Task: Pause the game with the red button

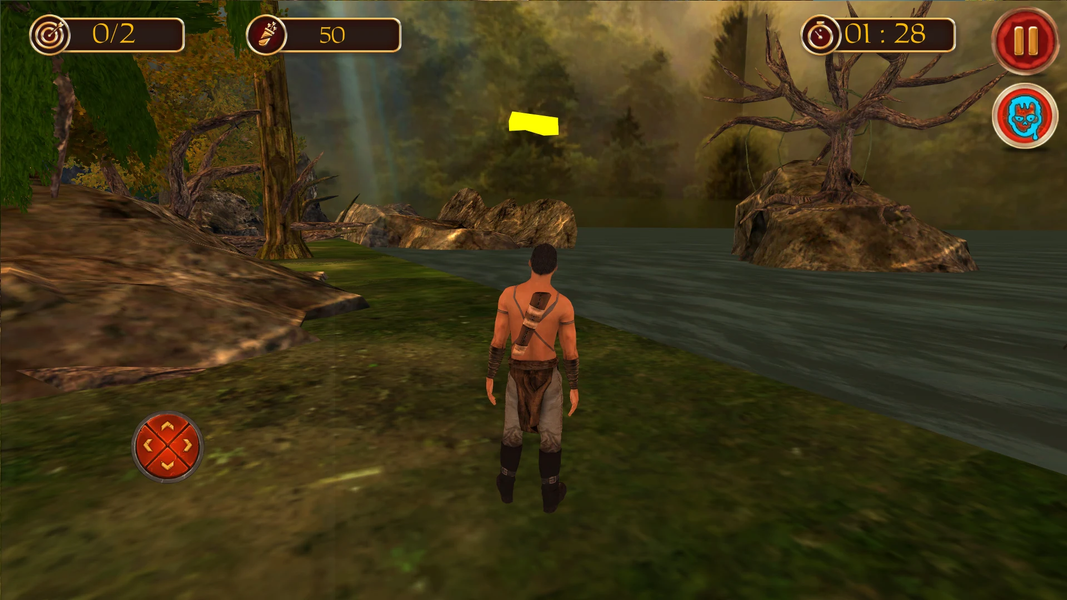Action: 1025,42
